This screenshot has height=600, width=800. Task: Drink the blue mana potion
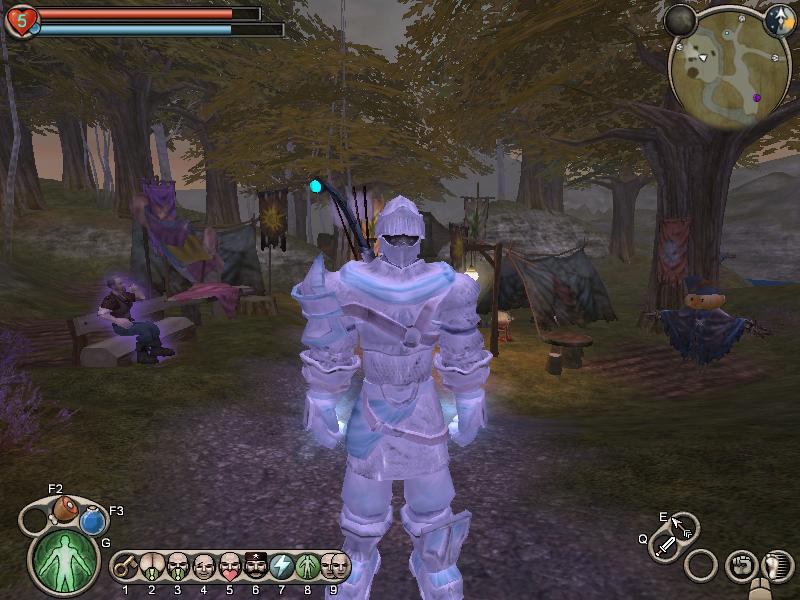pos(93,521)
